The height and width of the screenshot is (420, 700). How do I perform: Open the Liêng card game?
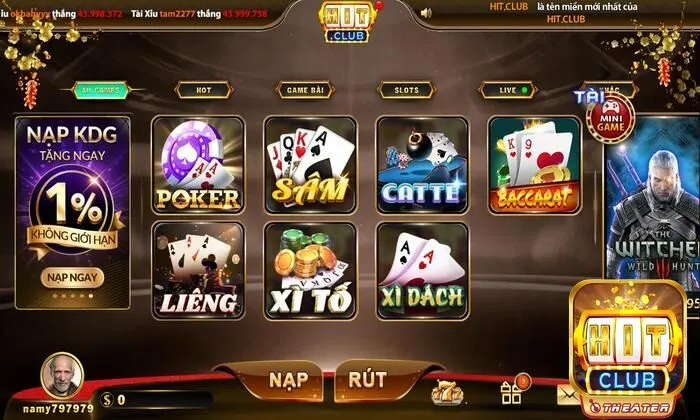coord(197,270)
